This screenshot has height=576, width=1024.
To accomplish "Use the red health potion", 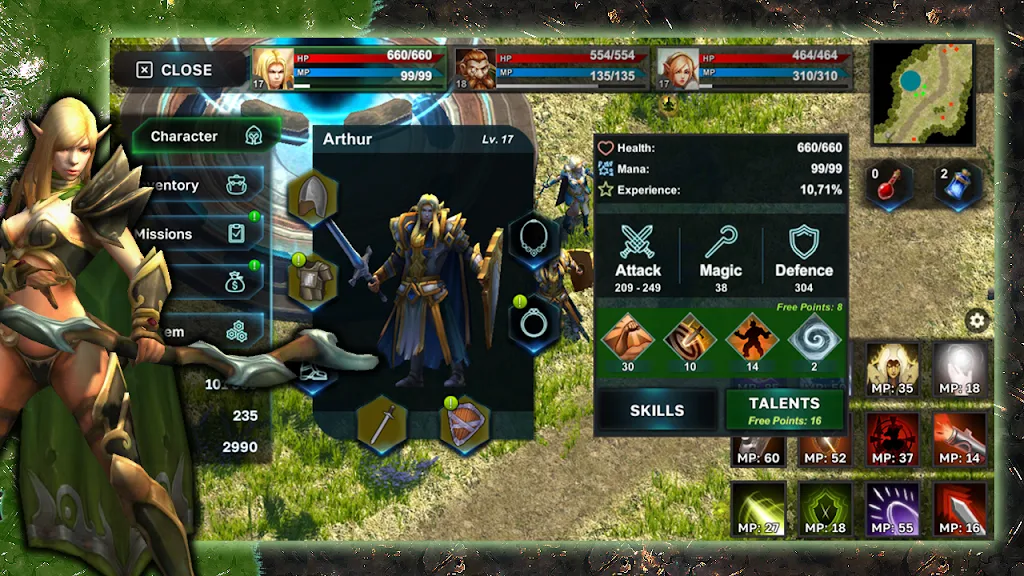I will (889, 187).
